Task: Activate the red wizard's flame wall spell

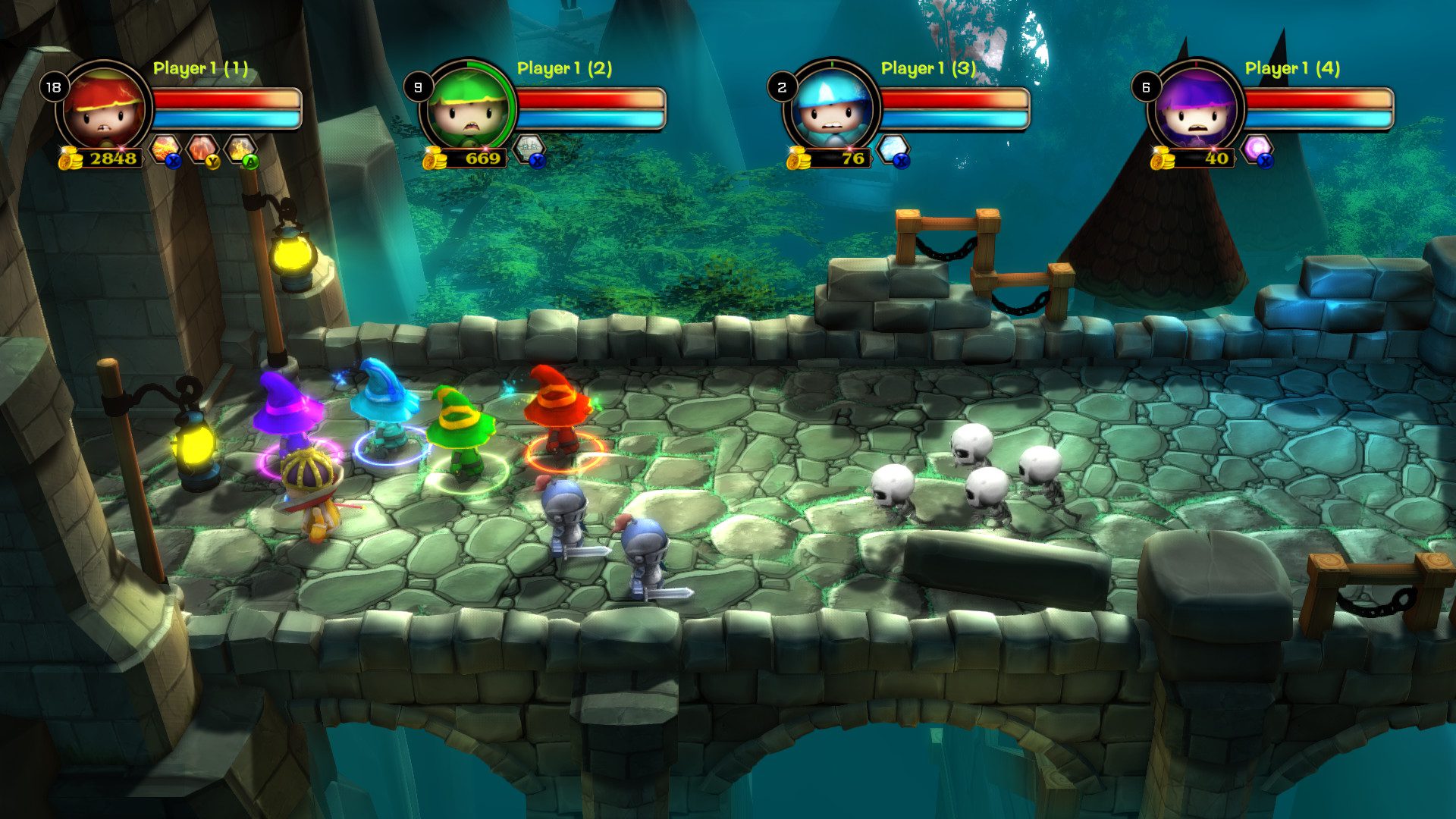Action: (240, 149)
